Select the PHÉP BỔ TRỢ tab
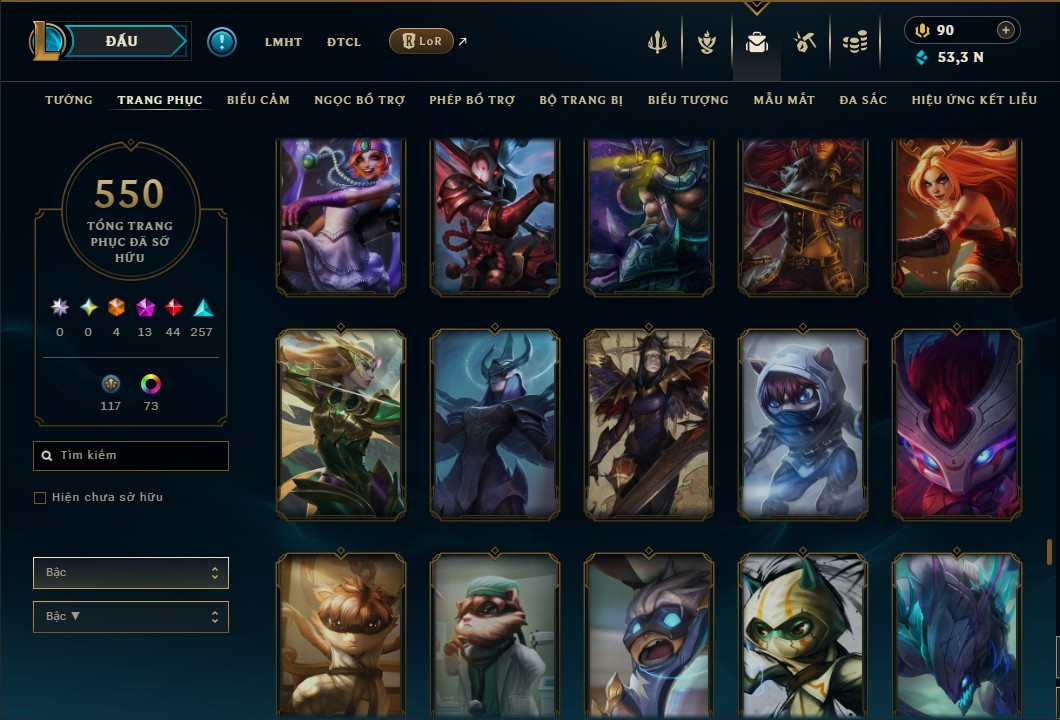The height and width of the screenshot is (720, 1060). [472, 100]
